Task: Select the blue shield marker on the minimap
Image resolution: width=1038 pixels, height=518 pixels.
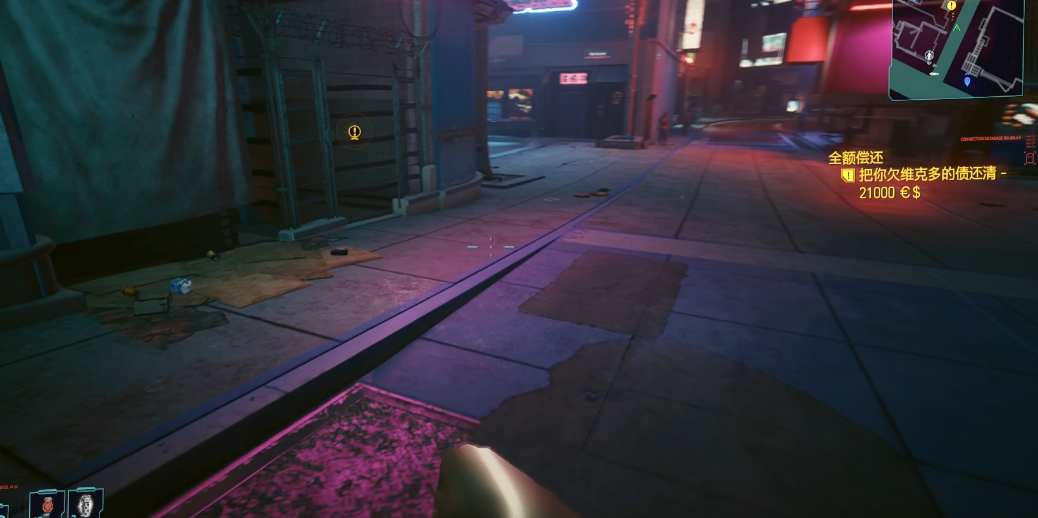Action: [x=967, y=80]
